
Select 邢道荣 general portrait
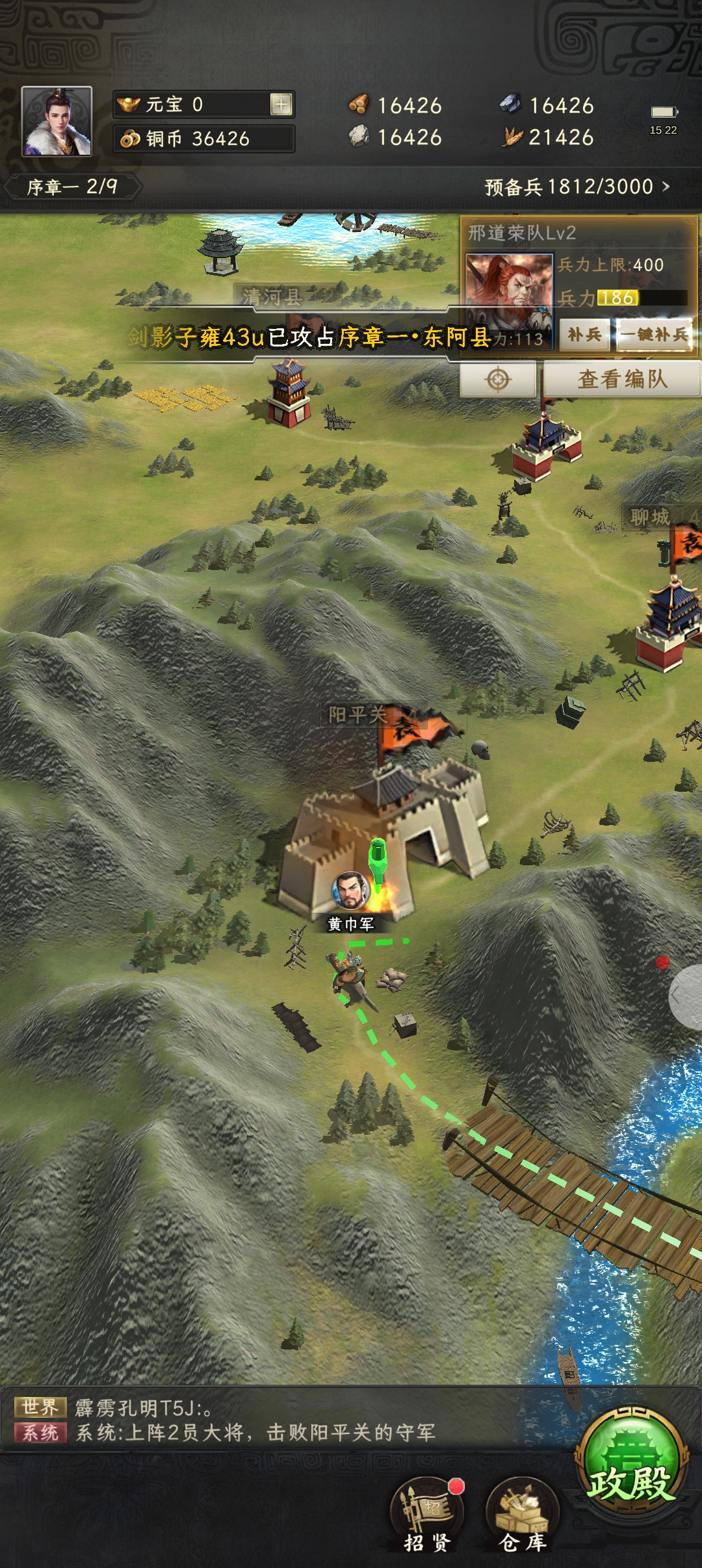click(509, 289)
